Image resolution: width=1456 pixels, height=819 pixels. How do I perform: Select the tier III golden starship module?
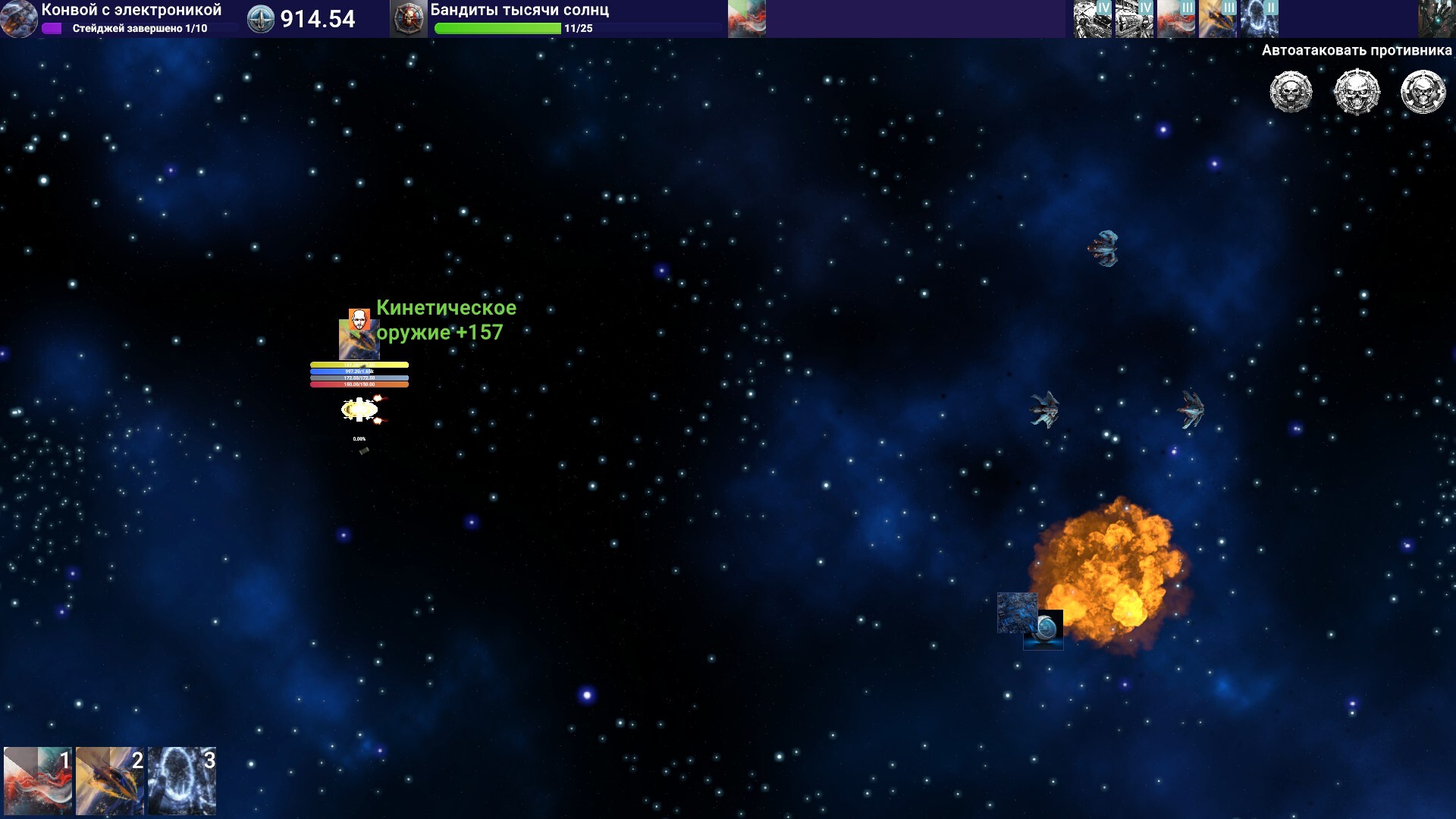(1218, 19)
